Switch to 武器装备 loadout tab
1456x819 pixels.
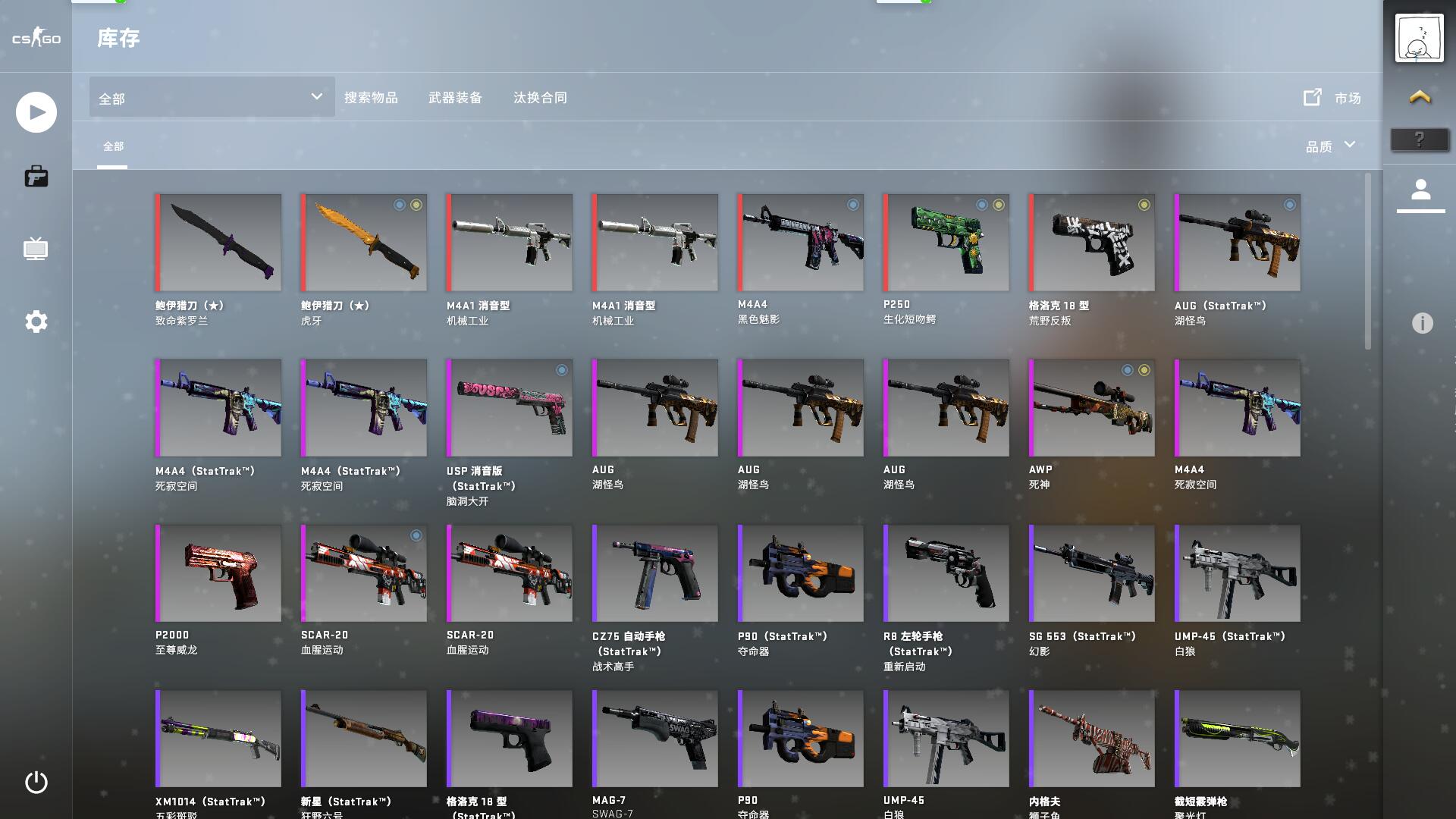pos(455,98)
